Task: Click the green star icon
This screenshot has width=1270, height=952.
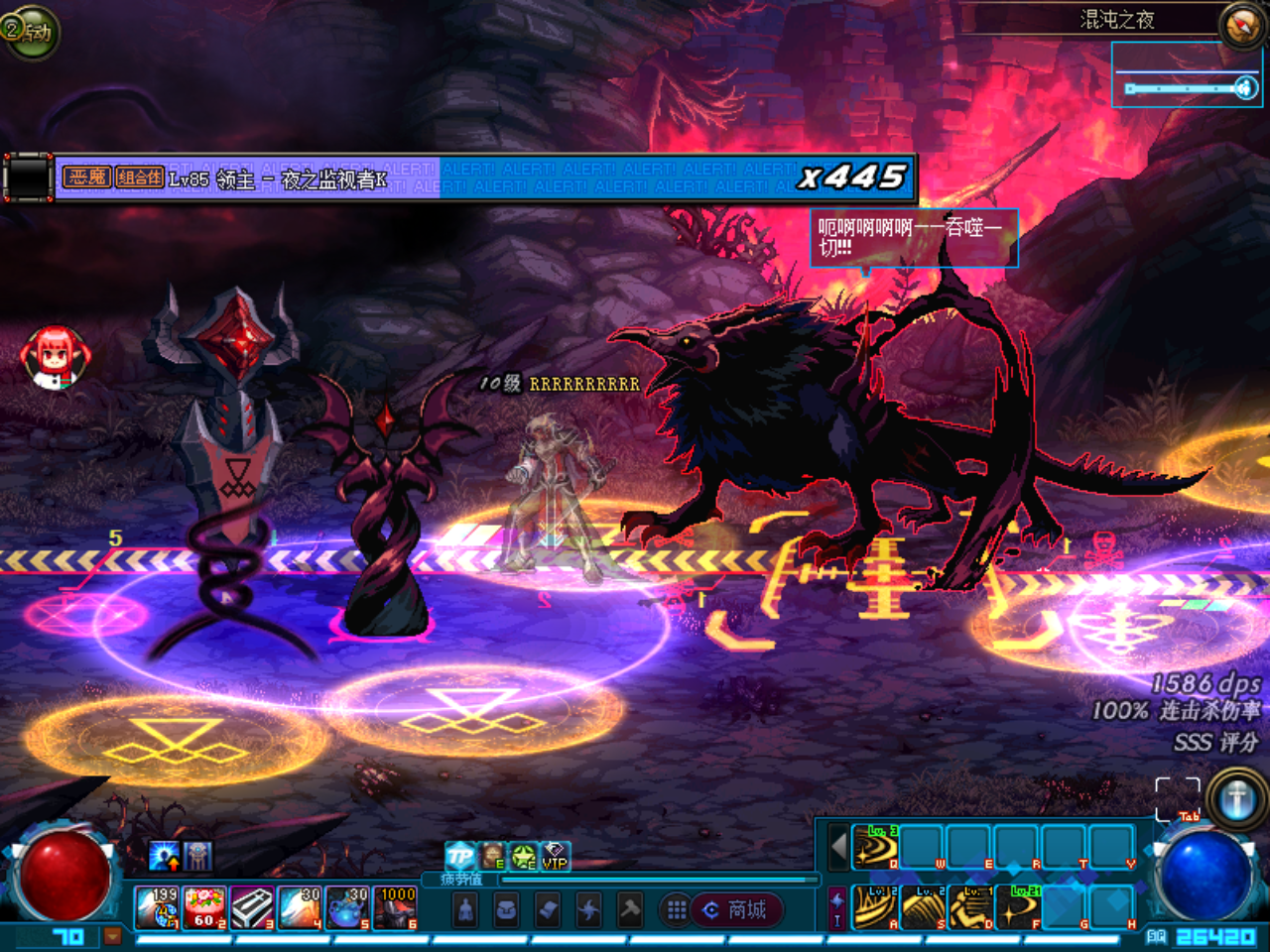Action: coord(523,856)
